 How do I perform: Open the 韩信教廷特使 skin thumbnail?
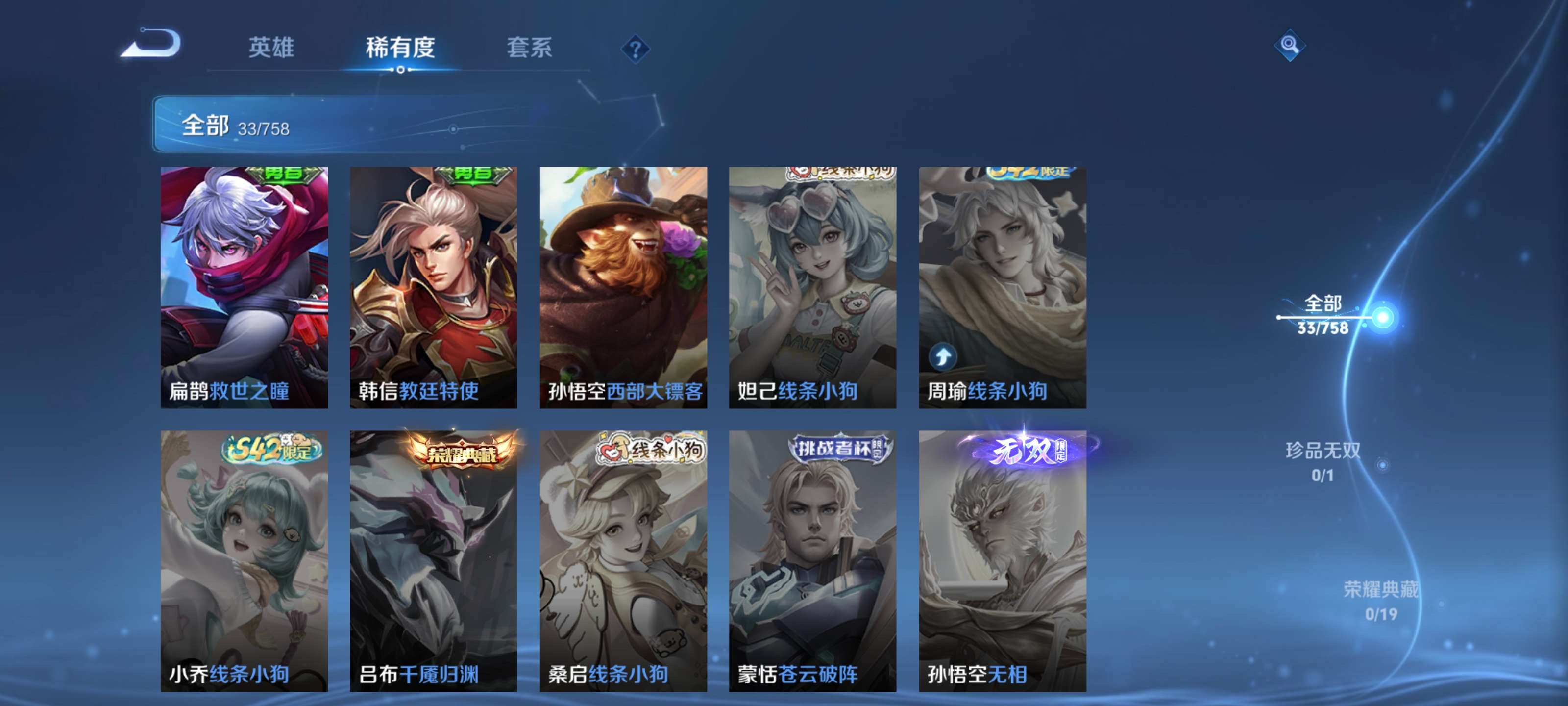pos(433,286)
